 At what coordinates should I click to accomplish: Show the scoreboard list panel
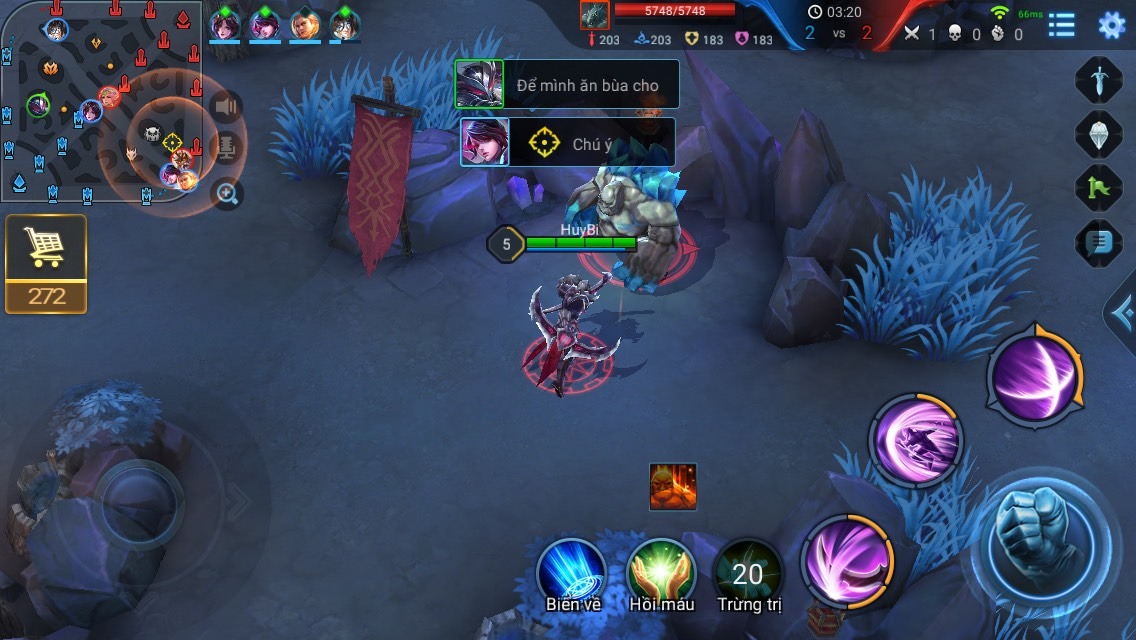coord(1061,25)
